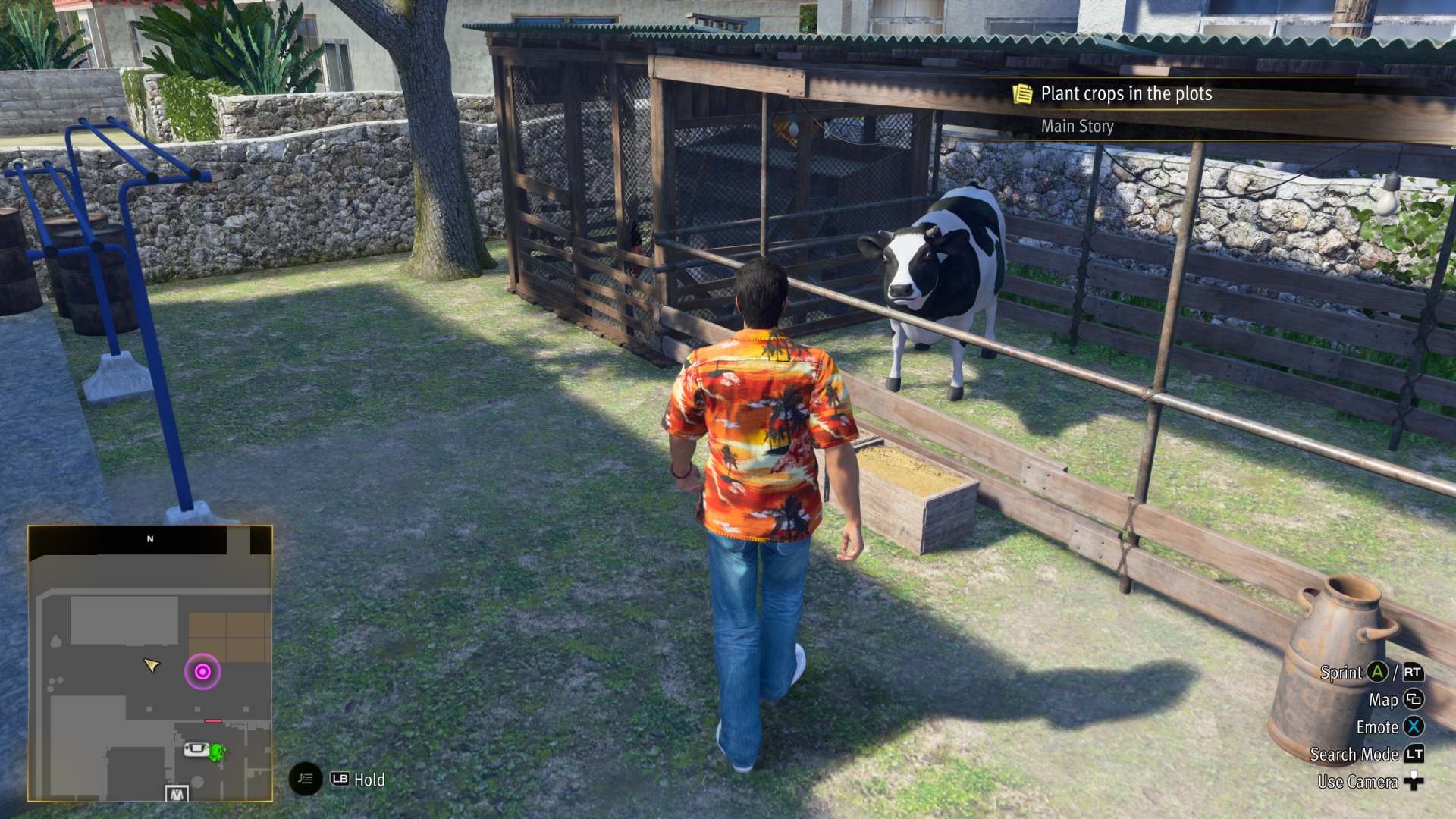Image resolution: width=1456 pixels, height=819 pixels.
Task: Open the 'Plant crops in the plots' objective tracker
Action: tap(1125, 94)
